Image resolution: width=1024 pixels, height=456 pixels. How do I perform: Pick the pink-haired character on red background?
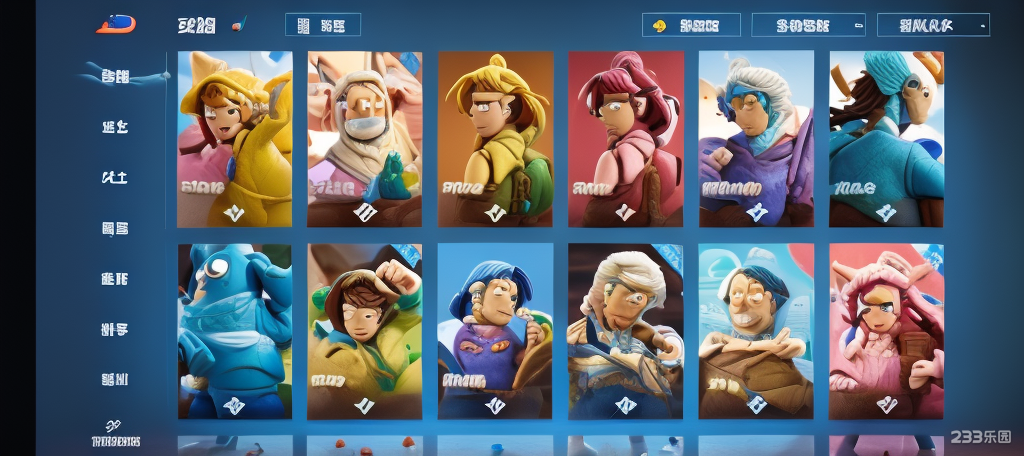coord(886,331)
